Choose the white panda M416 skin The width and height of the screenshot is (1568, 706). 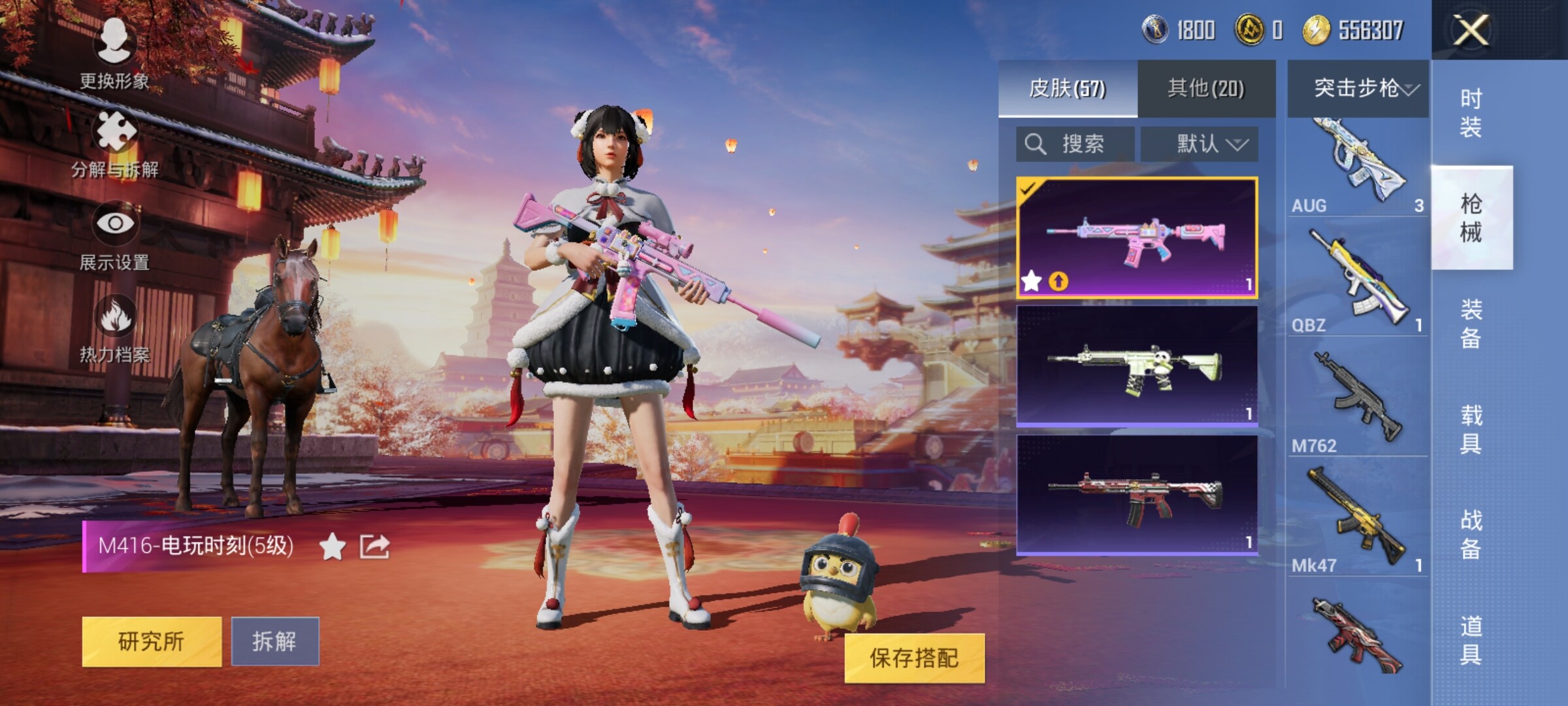tap(1137, 366)
